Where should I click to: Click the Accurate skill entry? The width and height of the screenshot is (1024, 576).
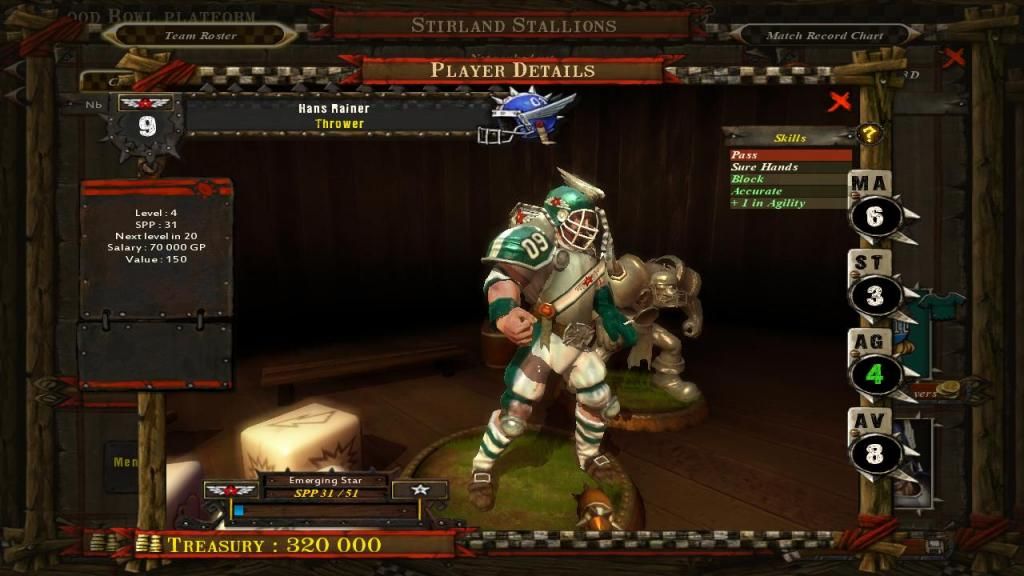click(x=790, y=191)
